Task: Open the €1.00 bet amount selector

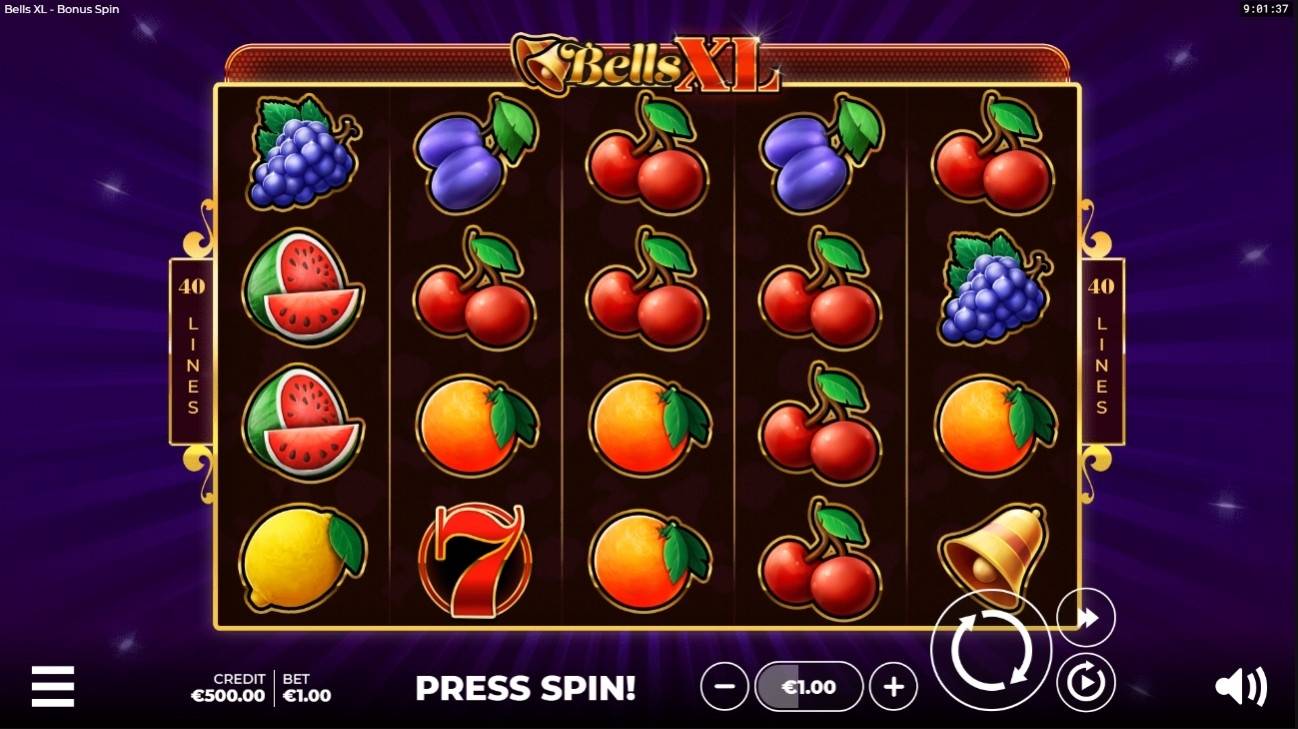Action: coord(809,687)
